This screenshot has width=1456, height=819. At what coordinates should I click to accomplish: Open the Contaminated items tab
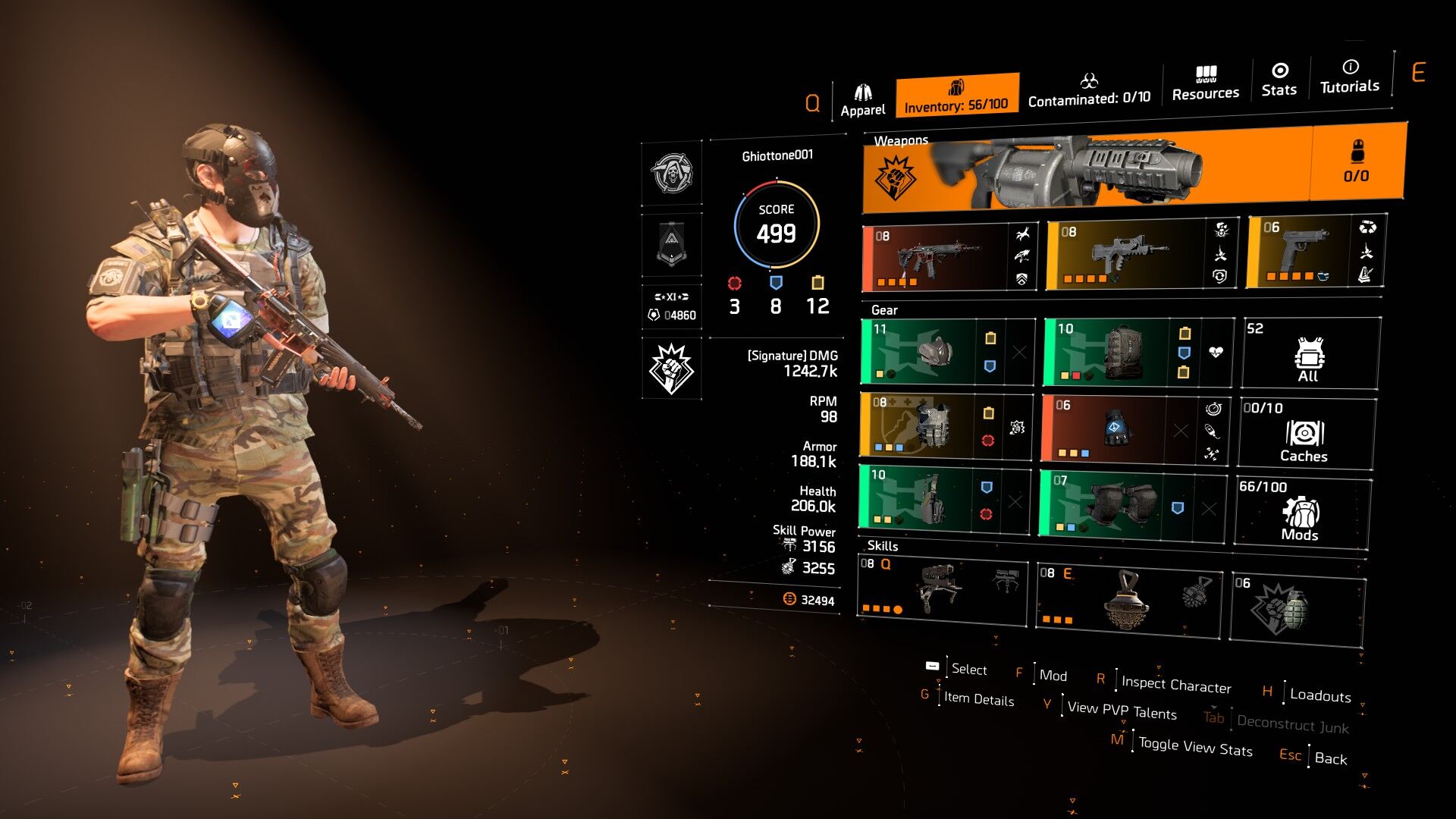tap(1089, 90)
